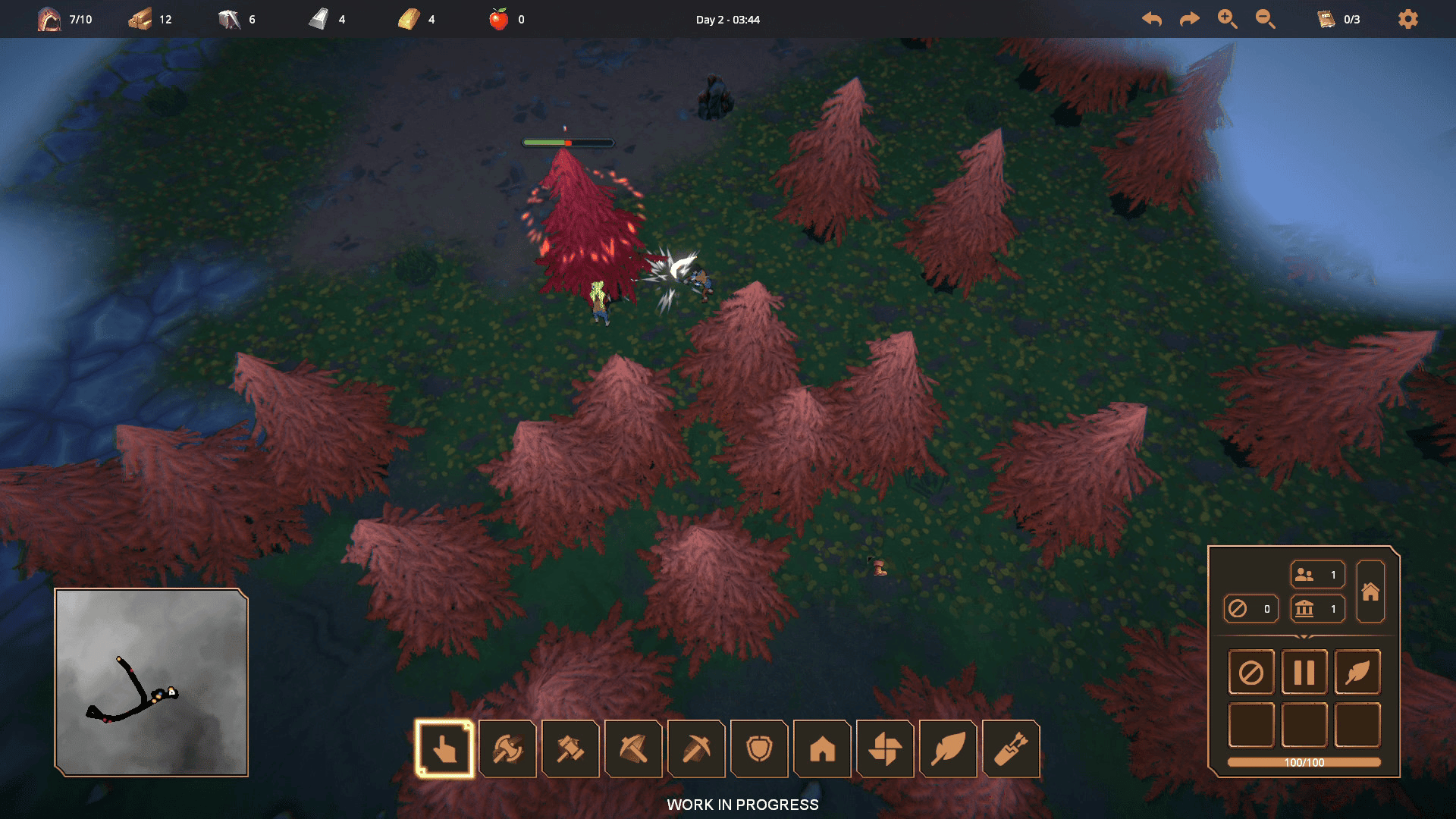This screenshot has width=1456, height=819.
Task: Choose the axe wood-chopping tool
Action: click(507, 749)
